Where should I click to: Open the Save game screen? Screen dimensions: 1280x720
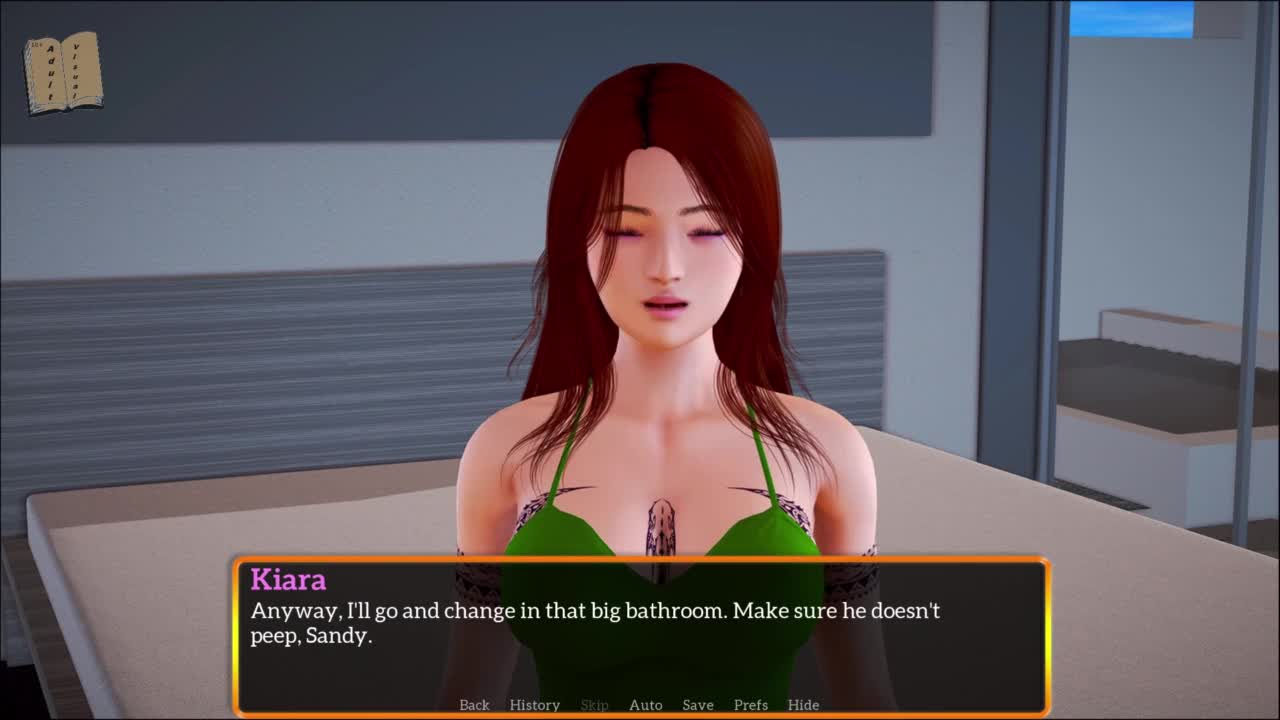(697, 705)
